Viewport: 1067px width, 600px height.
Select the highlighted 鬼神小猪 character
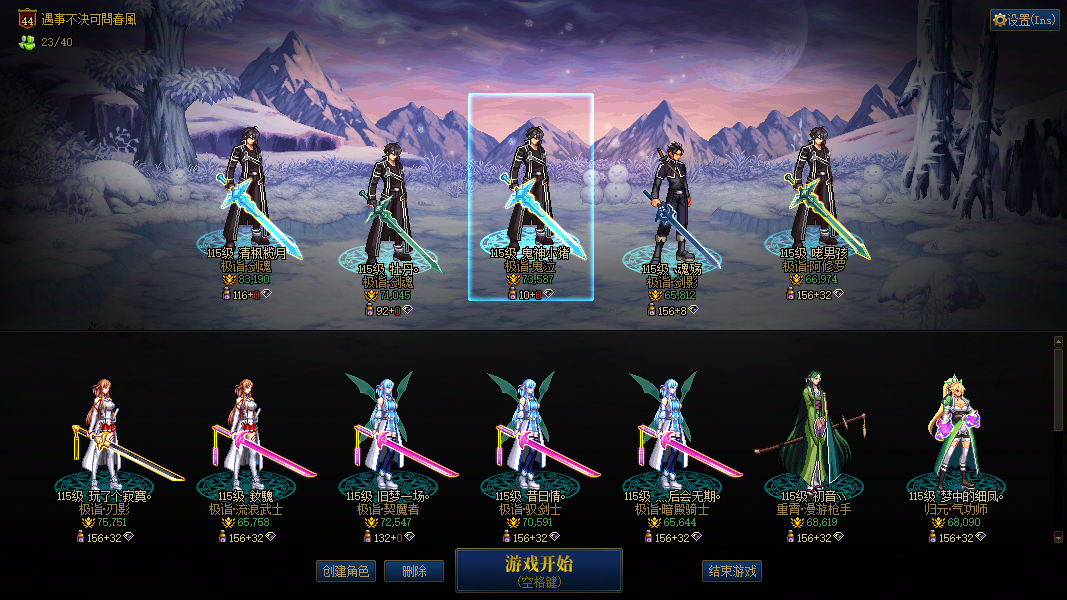tap(530, 200)
